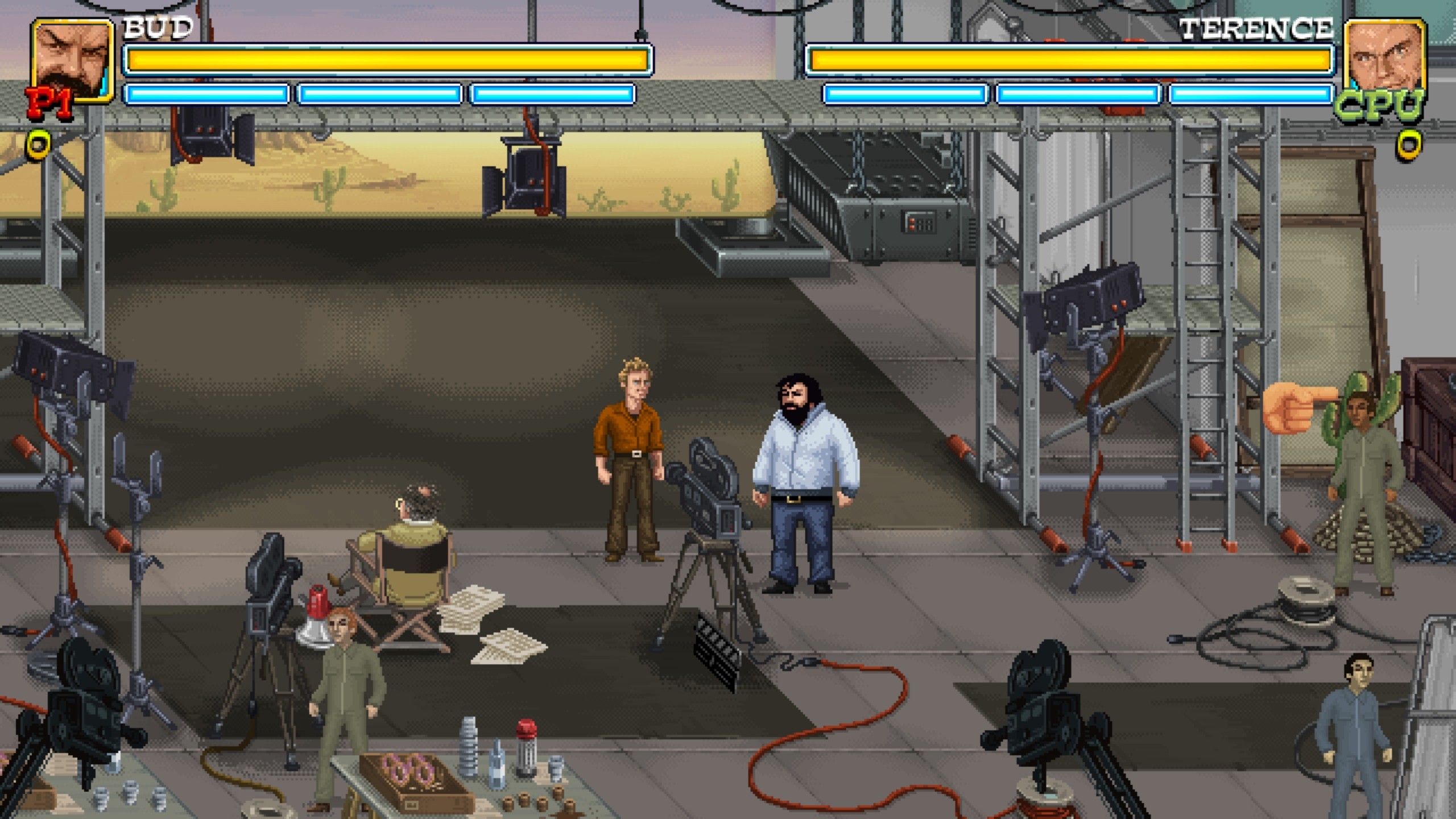The image size is (1456, 819).
Task: Toggle Bud's first blue stamina segment
Action: tap(206, 93)
